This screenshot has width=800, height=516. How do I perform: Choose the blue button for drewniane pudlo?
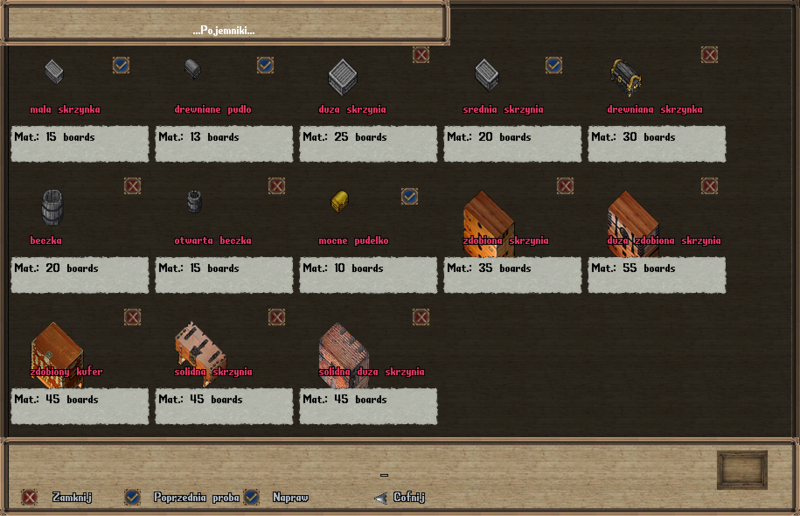coord(265,65)
